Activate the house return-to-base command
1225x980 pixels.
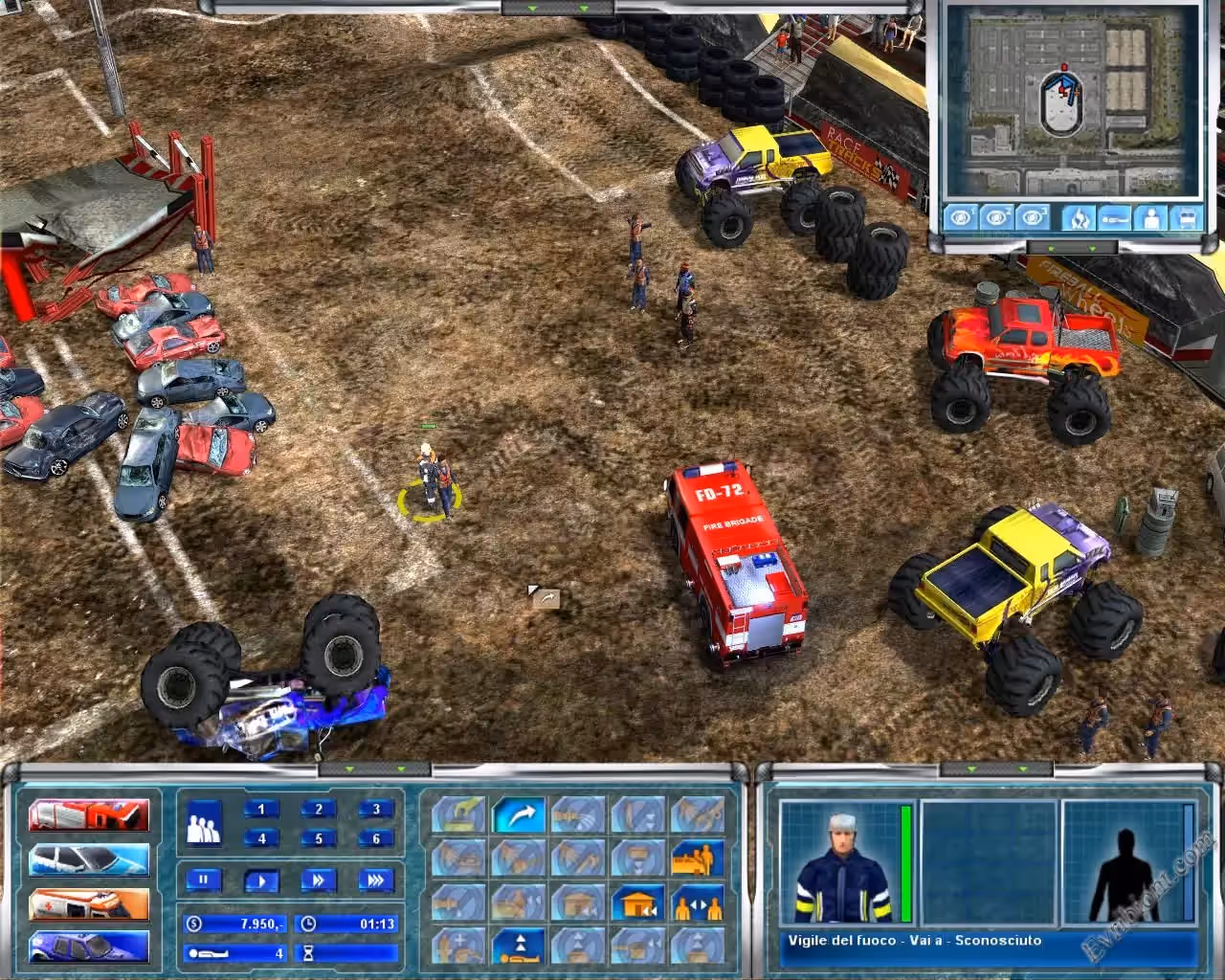pos(637,902)
